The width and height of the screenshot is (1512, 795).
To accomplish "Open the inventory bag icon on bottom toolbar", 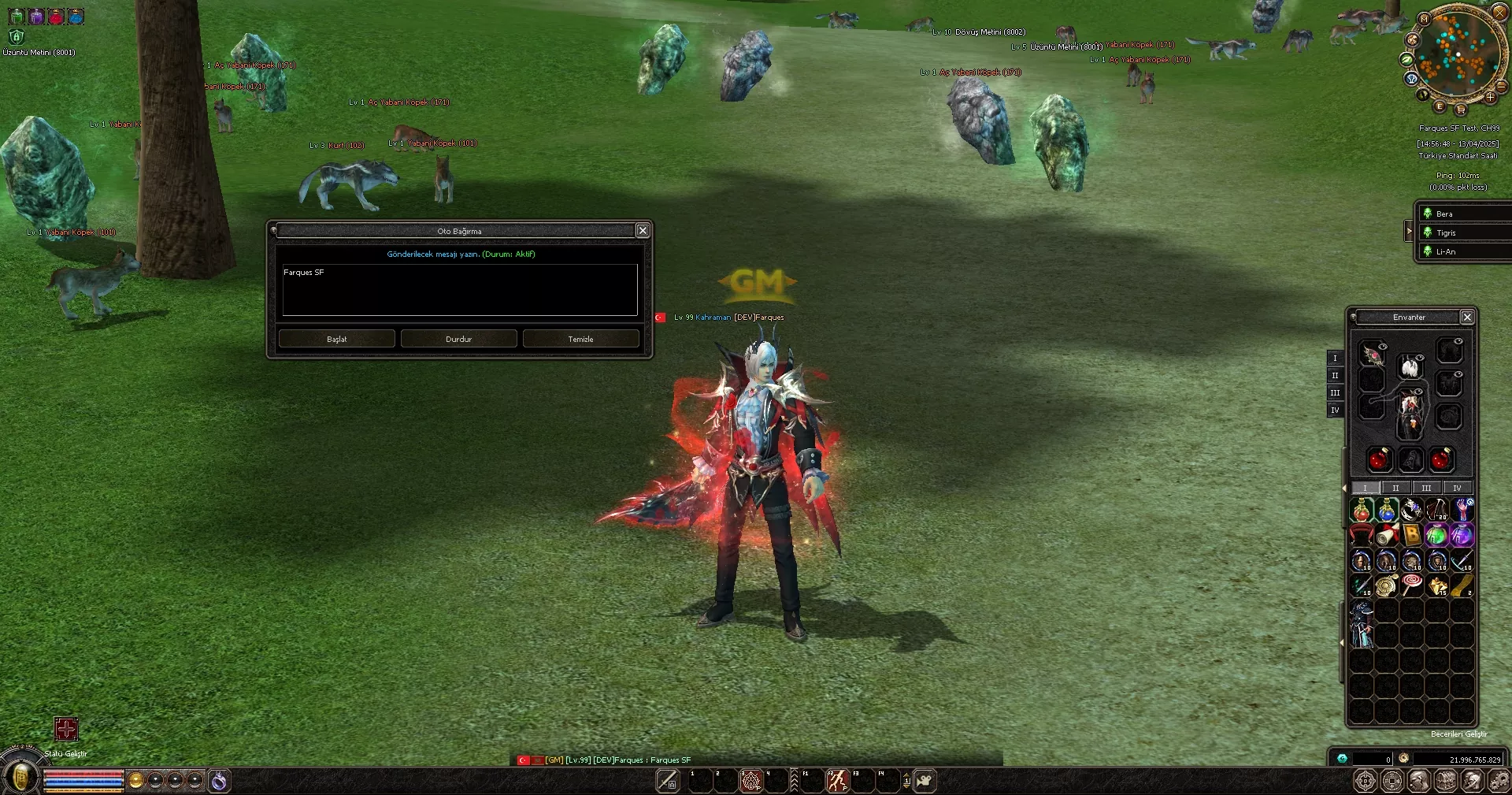I will (1446, 780).
